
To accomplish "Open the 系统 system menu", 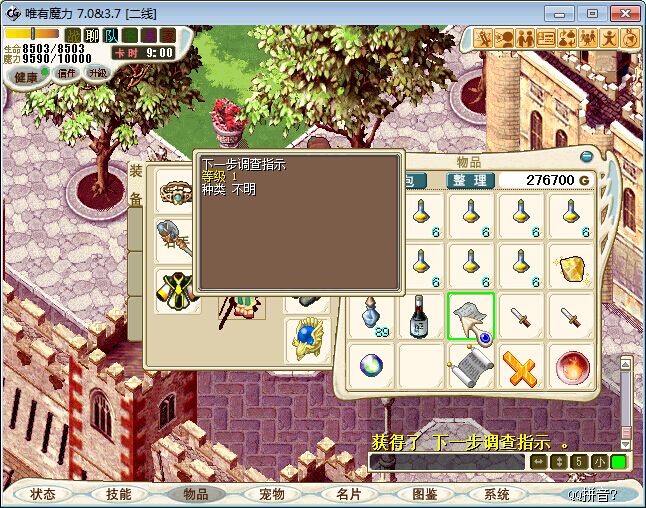I will pos(497,494).
